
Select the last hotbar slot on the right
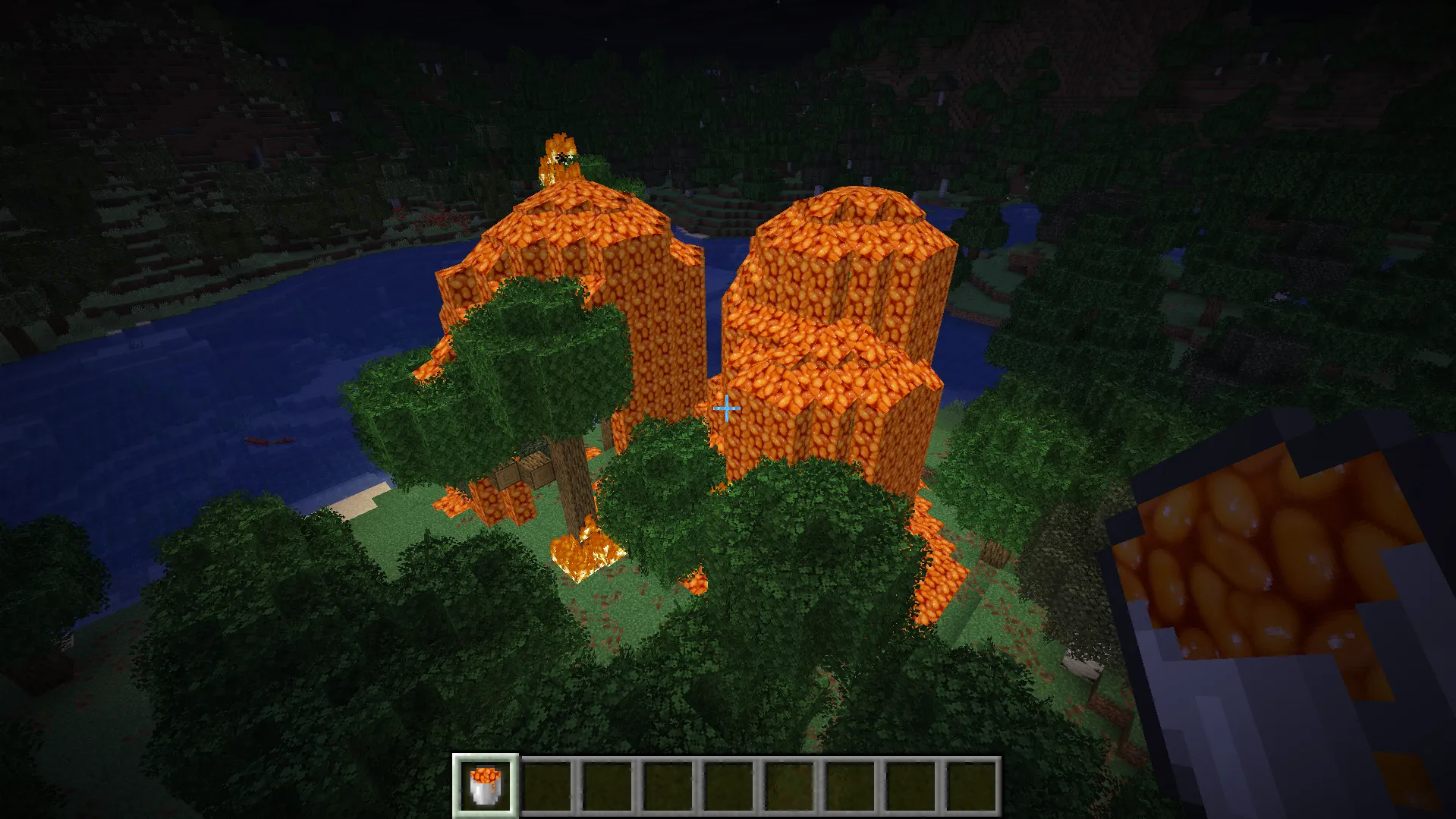[972, 787]
